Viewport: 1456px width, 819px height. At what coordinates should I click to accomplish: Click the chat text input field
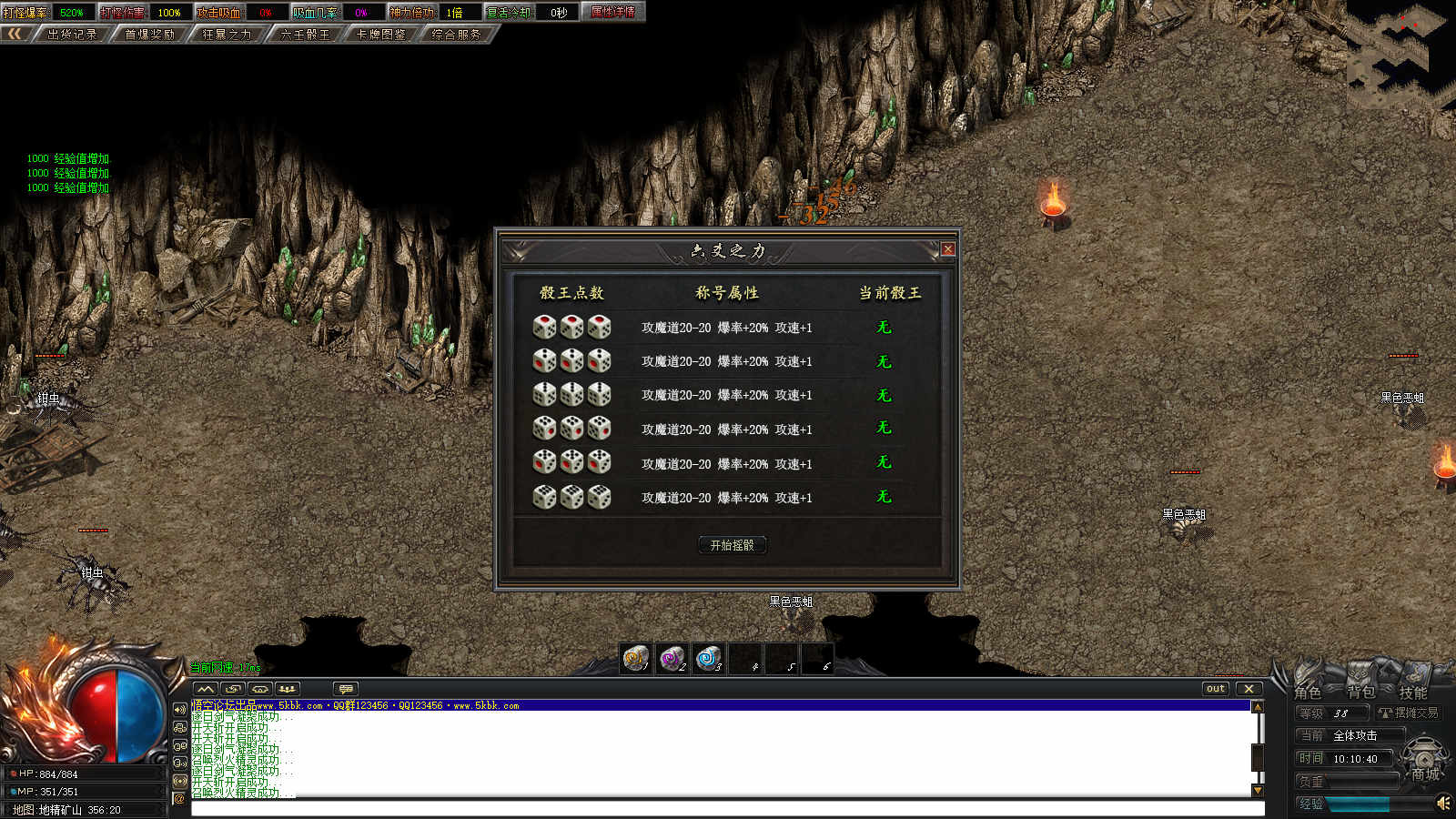point(726,809)
